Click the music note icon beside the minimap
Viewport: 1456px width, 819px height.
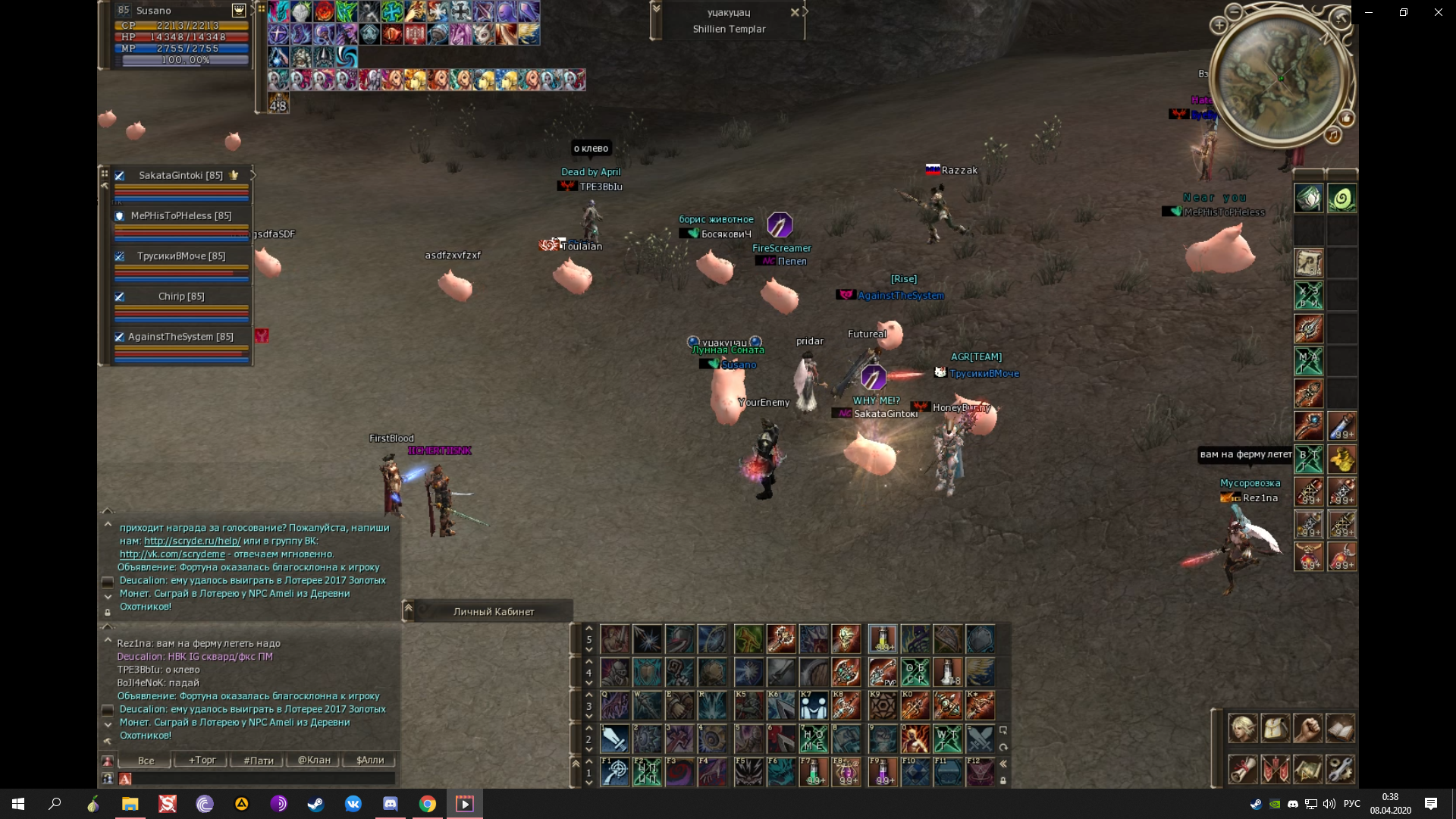coord(1333,135)
